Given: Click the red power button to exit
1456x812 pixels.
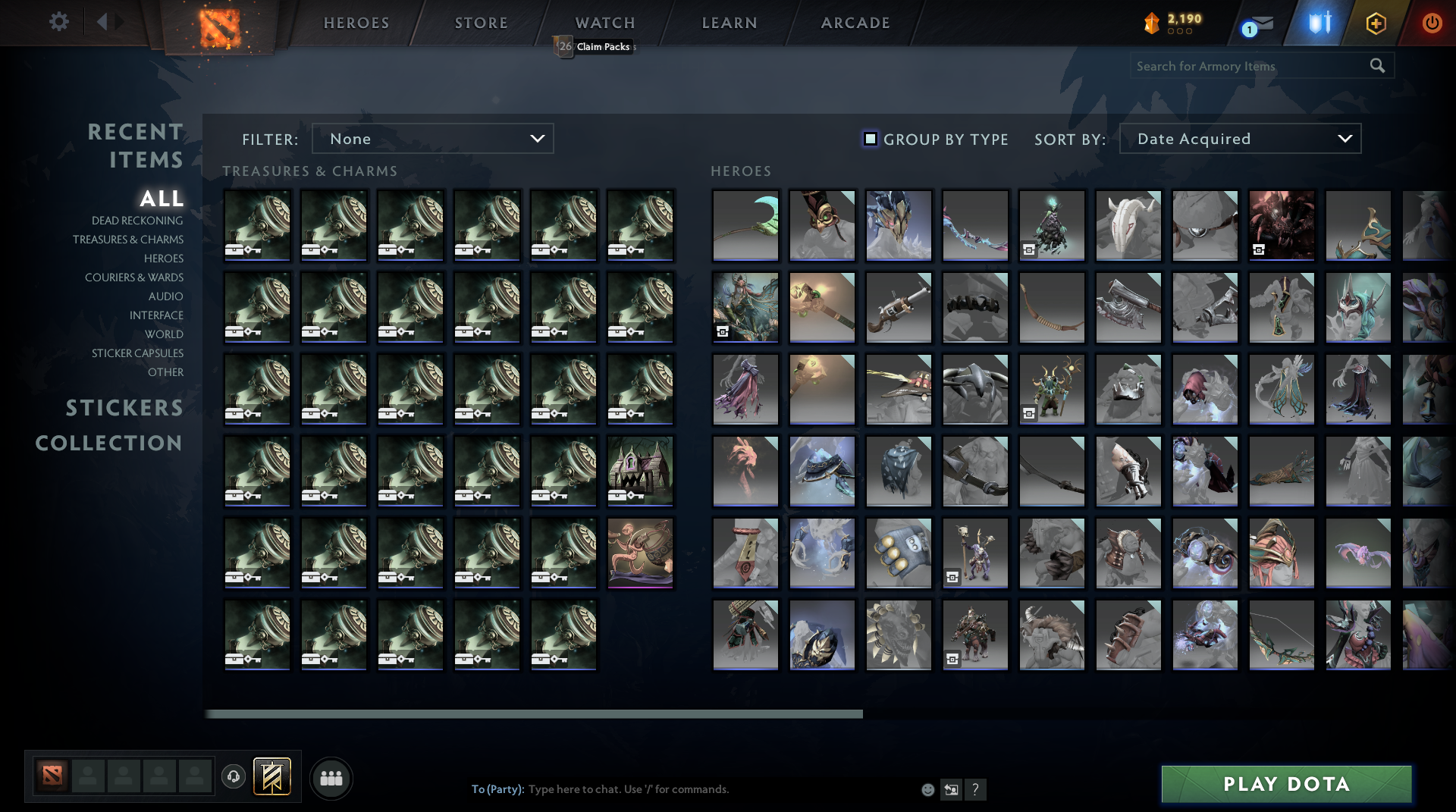Looking at the screenshot, I should click(1432, 22).
